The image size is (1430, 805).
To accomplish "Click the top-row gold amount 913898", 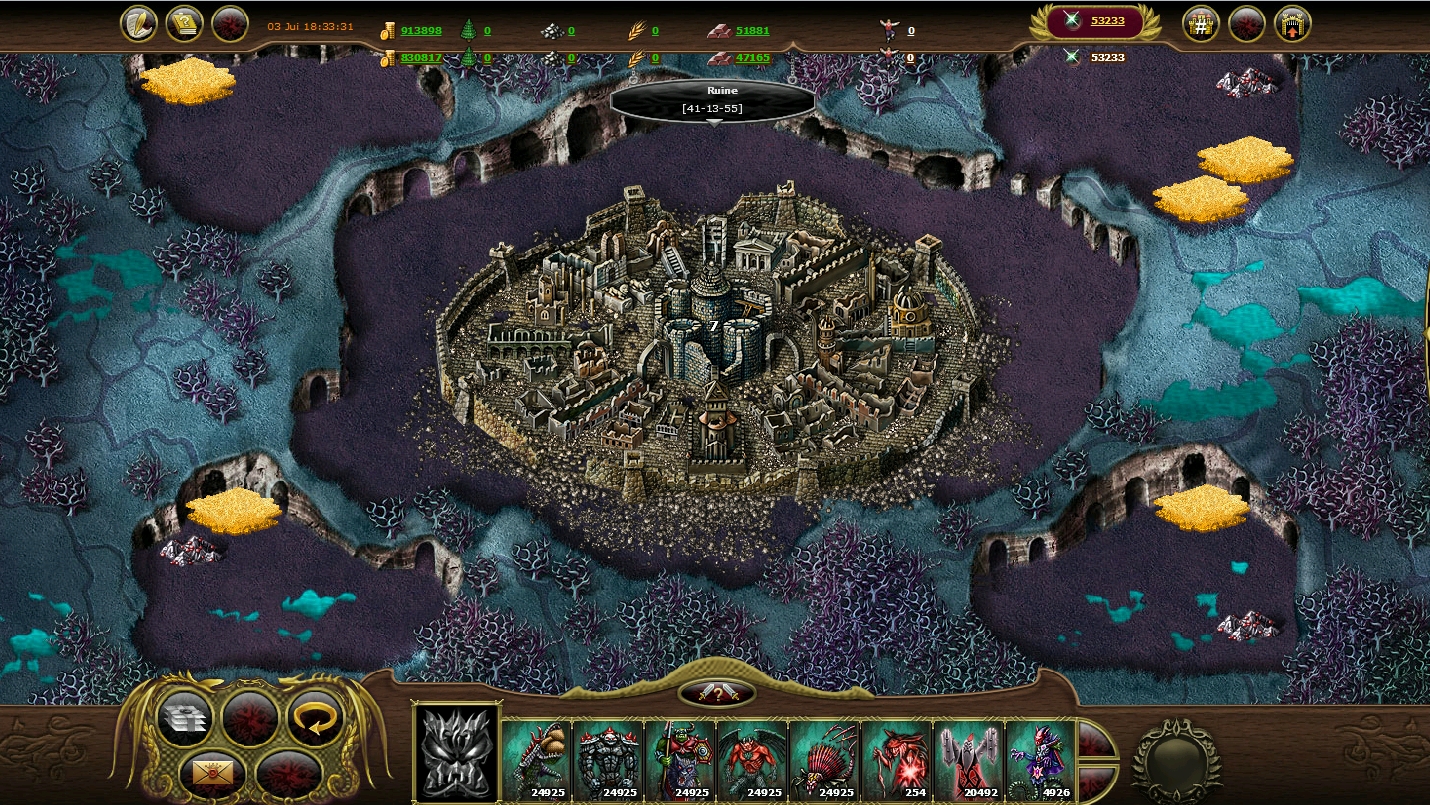I will click(420, 31).
